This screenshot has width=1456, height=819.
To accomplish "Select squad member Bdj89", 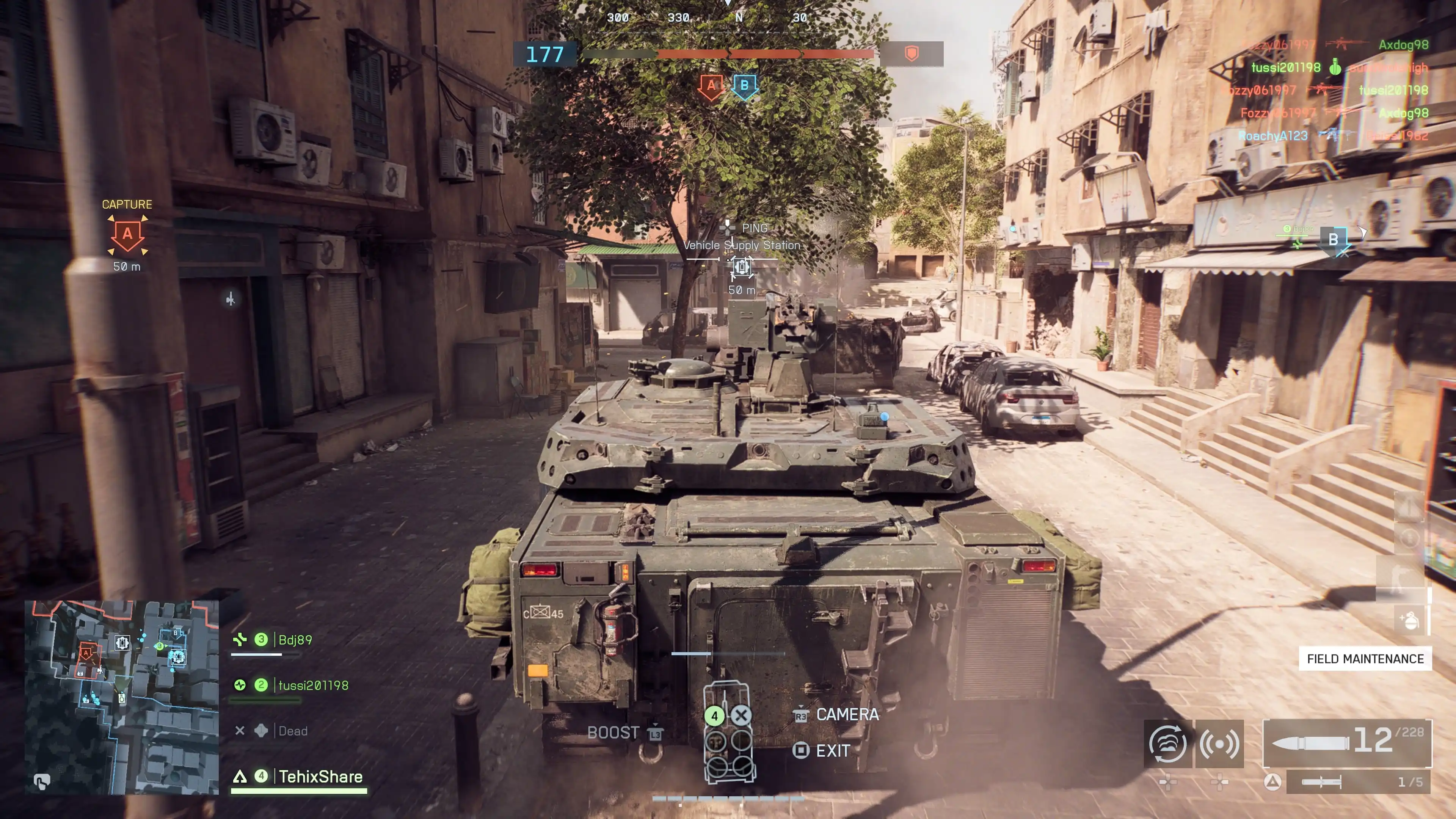I will click(295, 640).
